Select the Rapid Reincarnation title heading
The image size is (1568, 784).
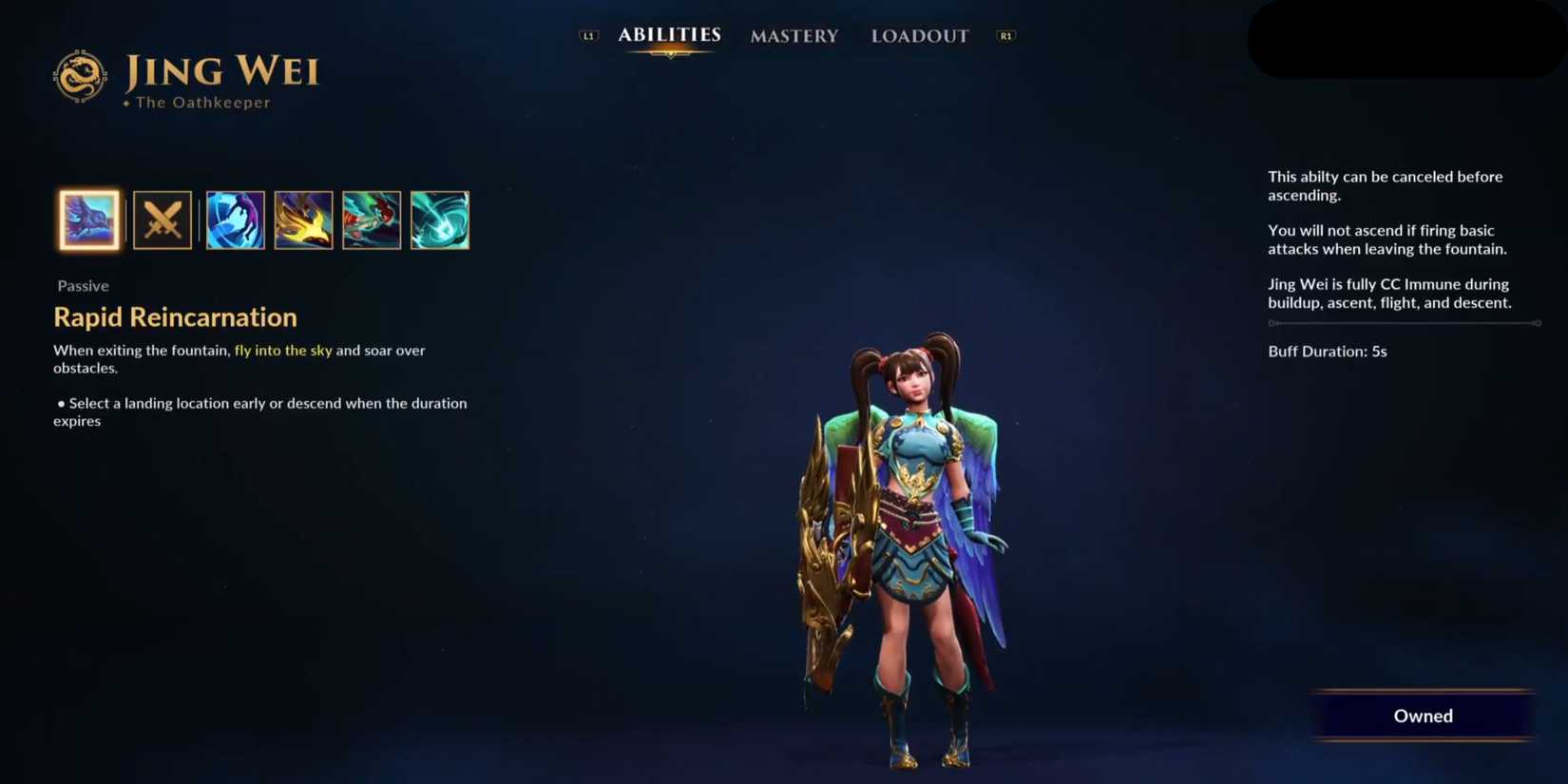tap(175, 316)
